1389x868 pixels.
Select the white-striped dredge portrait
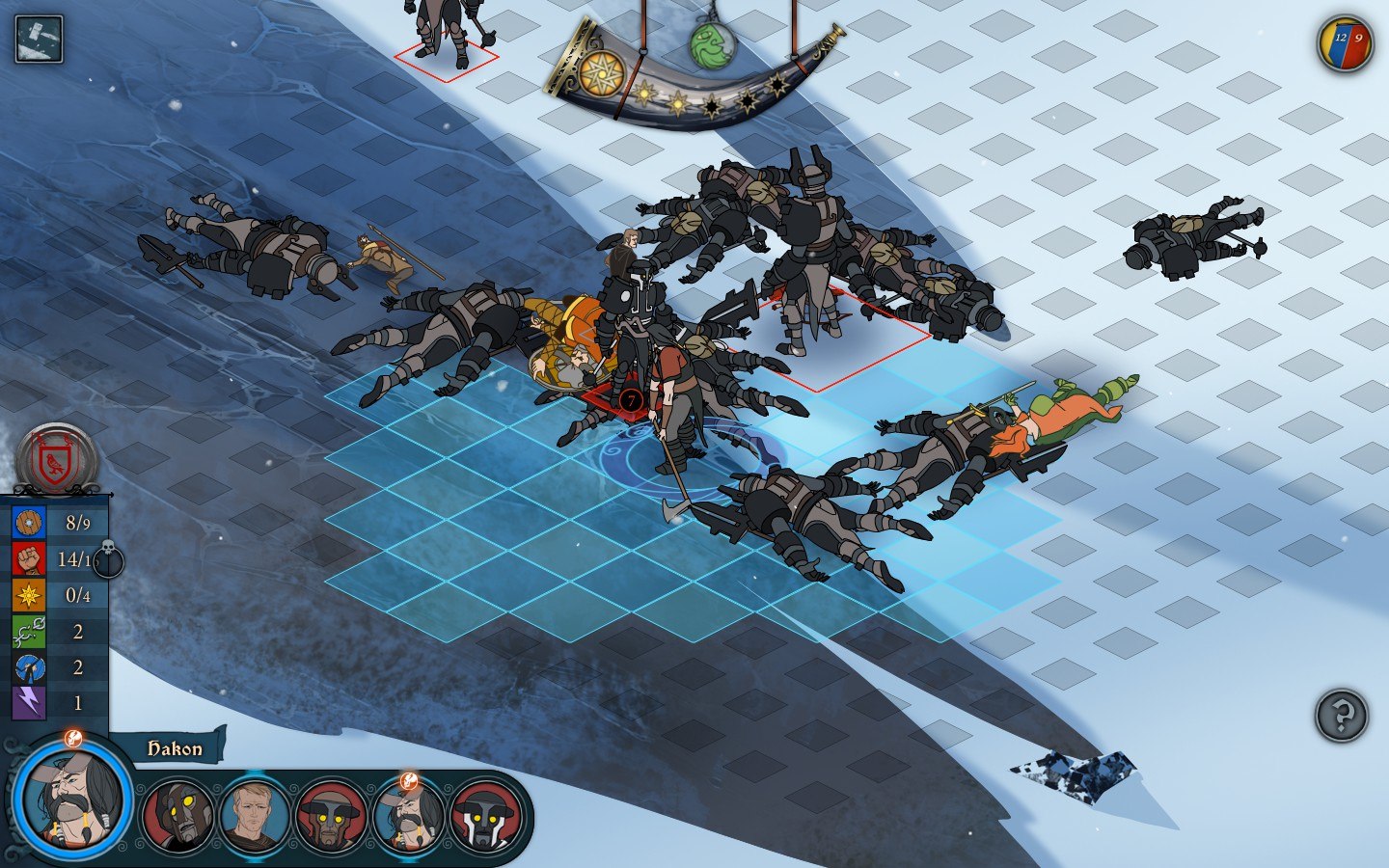486,816
